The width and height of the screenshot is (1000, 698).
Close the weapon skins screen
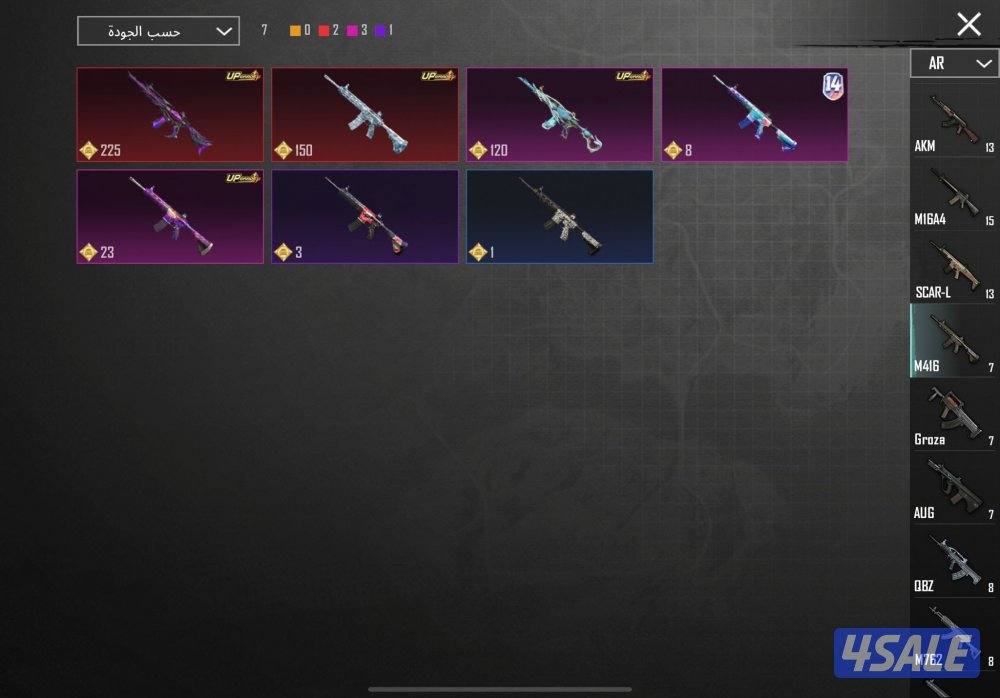(x=968, y=25)
